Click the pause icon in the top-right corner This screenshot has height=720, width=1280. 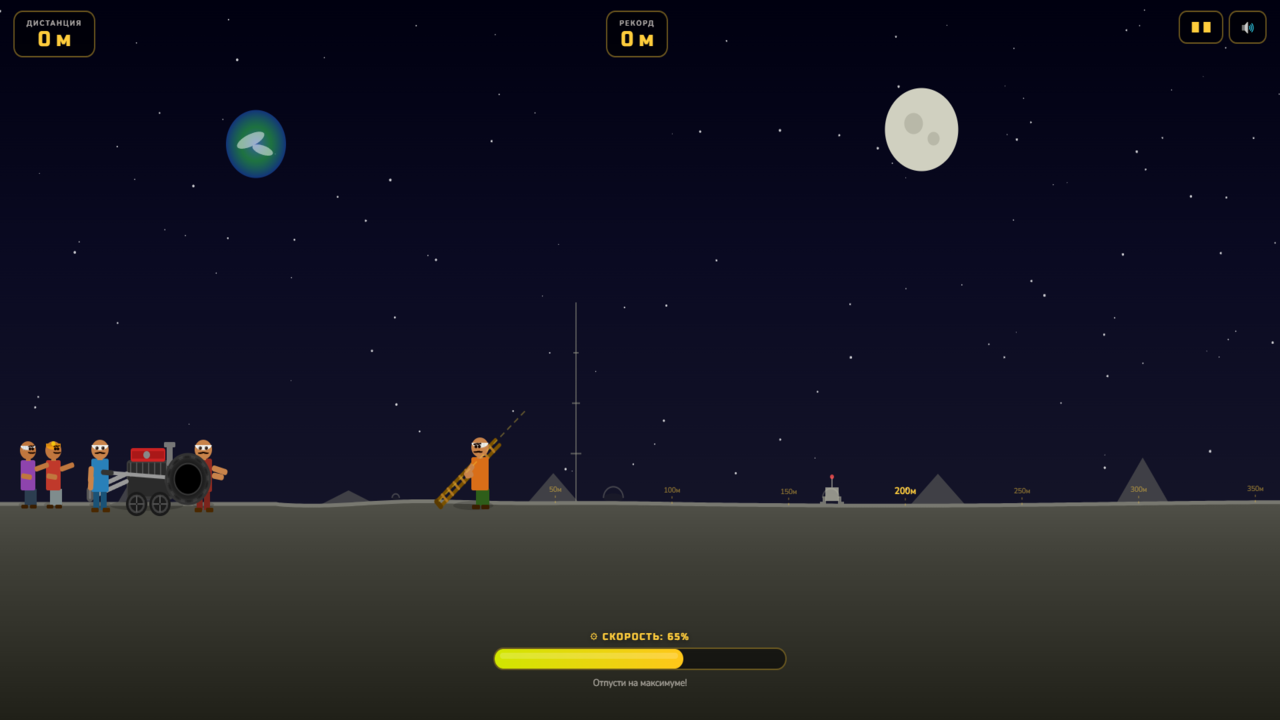point(1200,27)
